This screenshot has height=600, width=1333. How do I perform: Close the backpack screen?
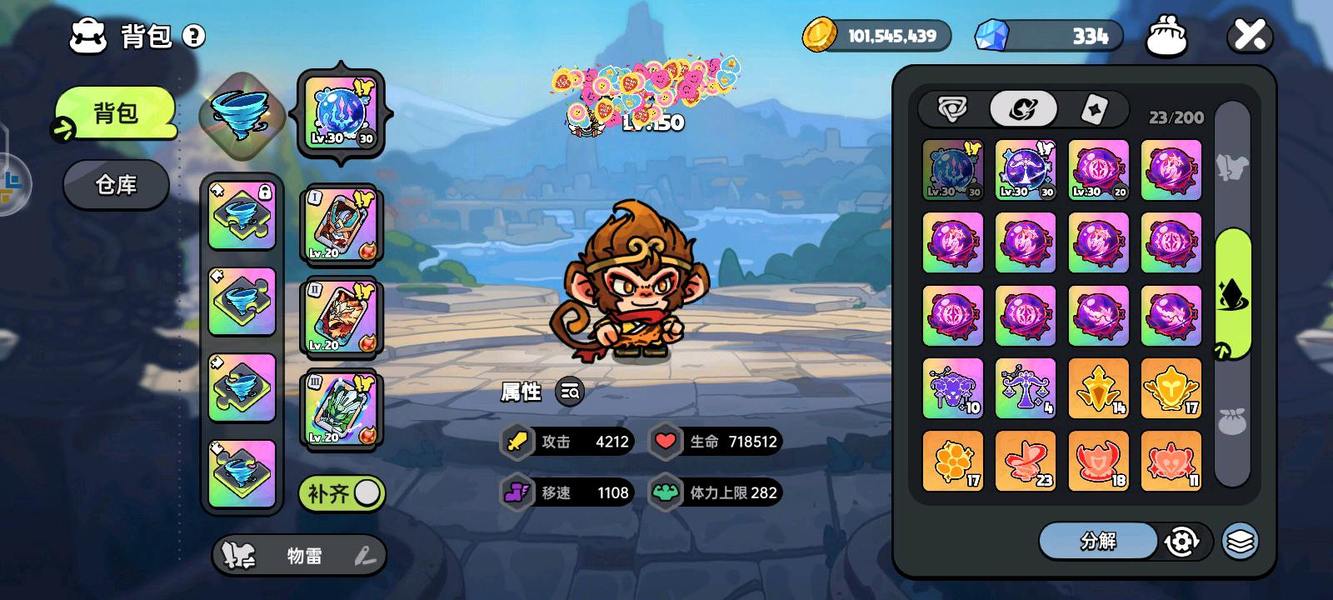point(1249,36)
